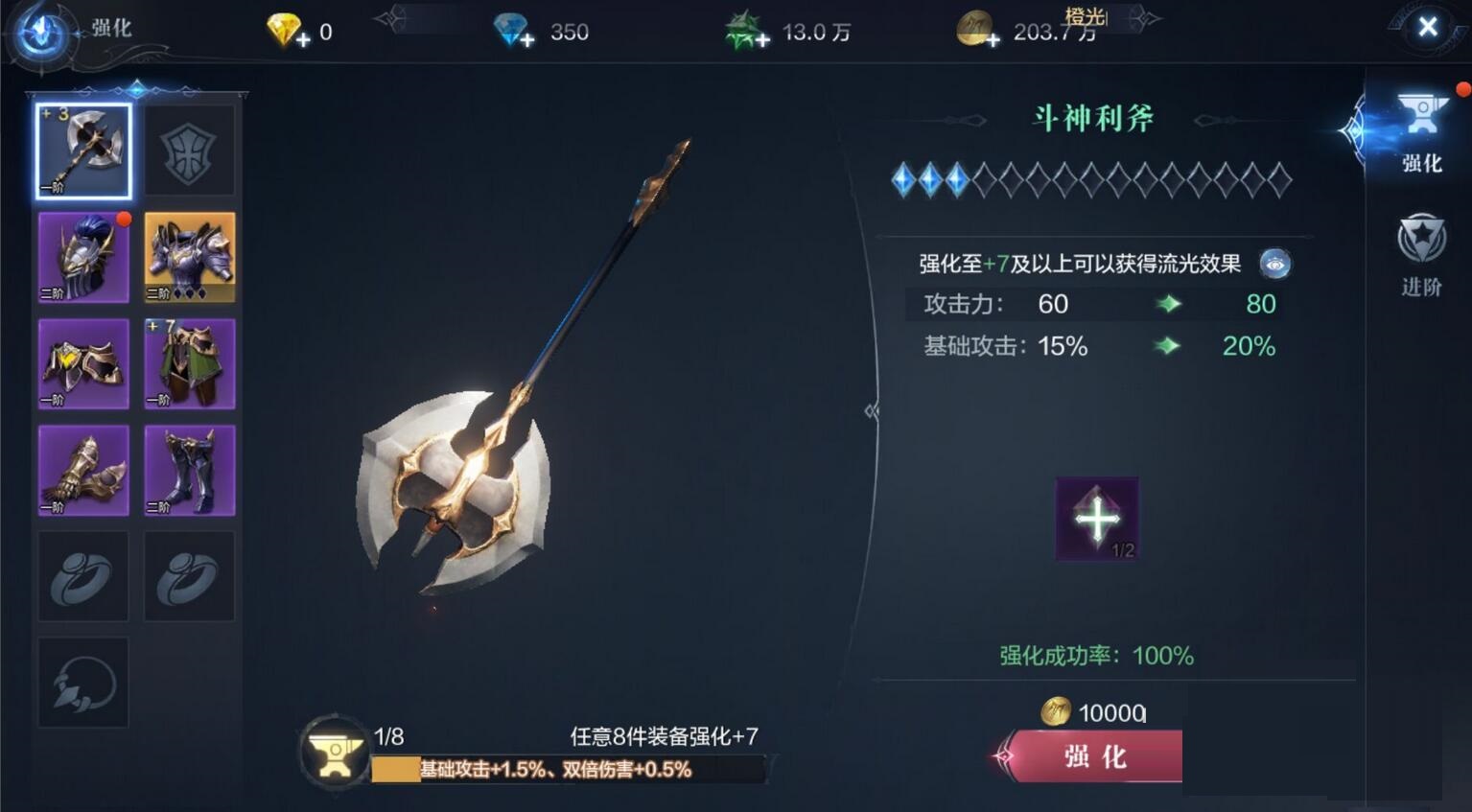Screen dimensions: 1472x812
Task: Close the enhancement window
Action: [x=1428, y=27]
